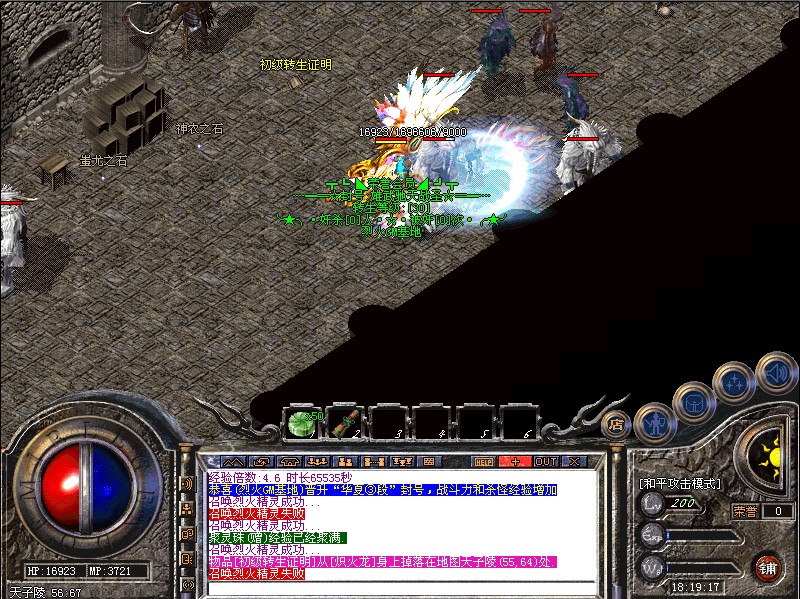
Task: Click the X exit button in the toolbar
Action: coord(574,462)
